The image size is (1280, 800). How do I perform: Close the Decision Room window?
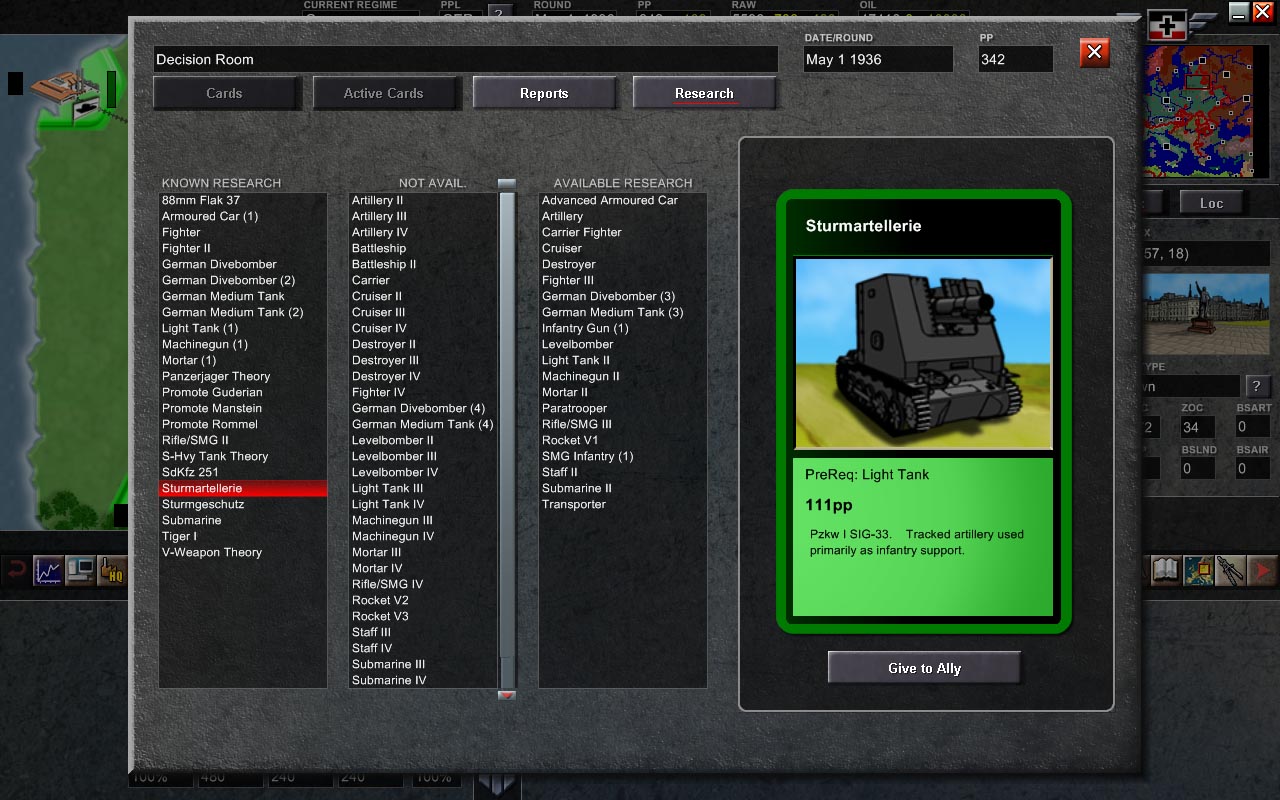pos(1093,53)
